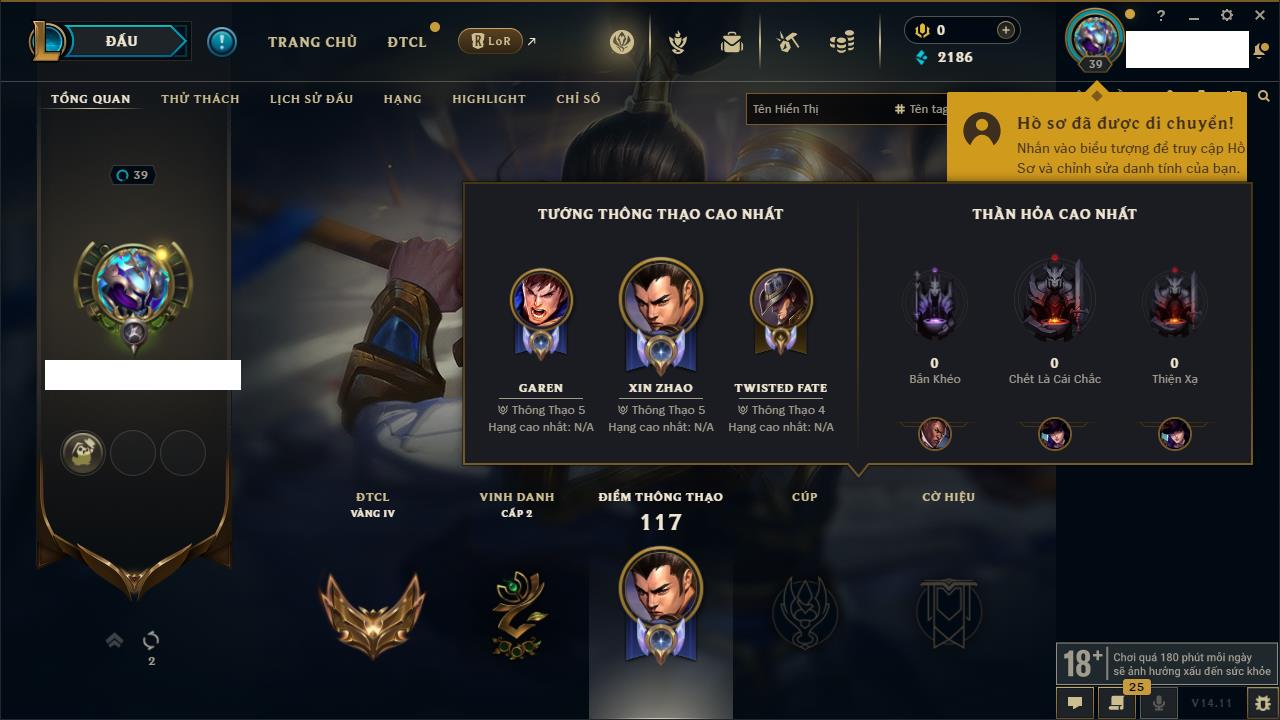Switch to the THỬ THÁCH tab

click(200, 99)
